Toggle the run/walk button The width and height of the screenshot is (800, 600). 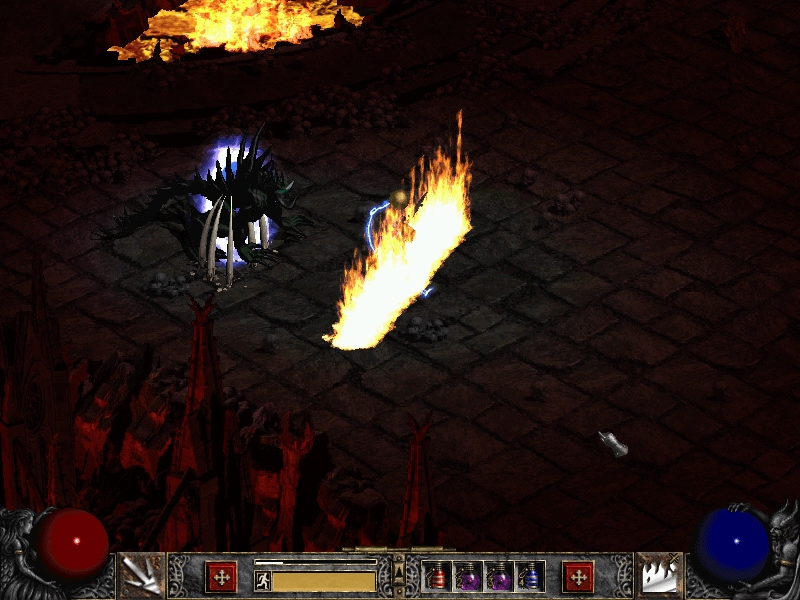click(263, 581)
